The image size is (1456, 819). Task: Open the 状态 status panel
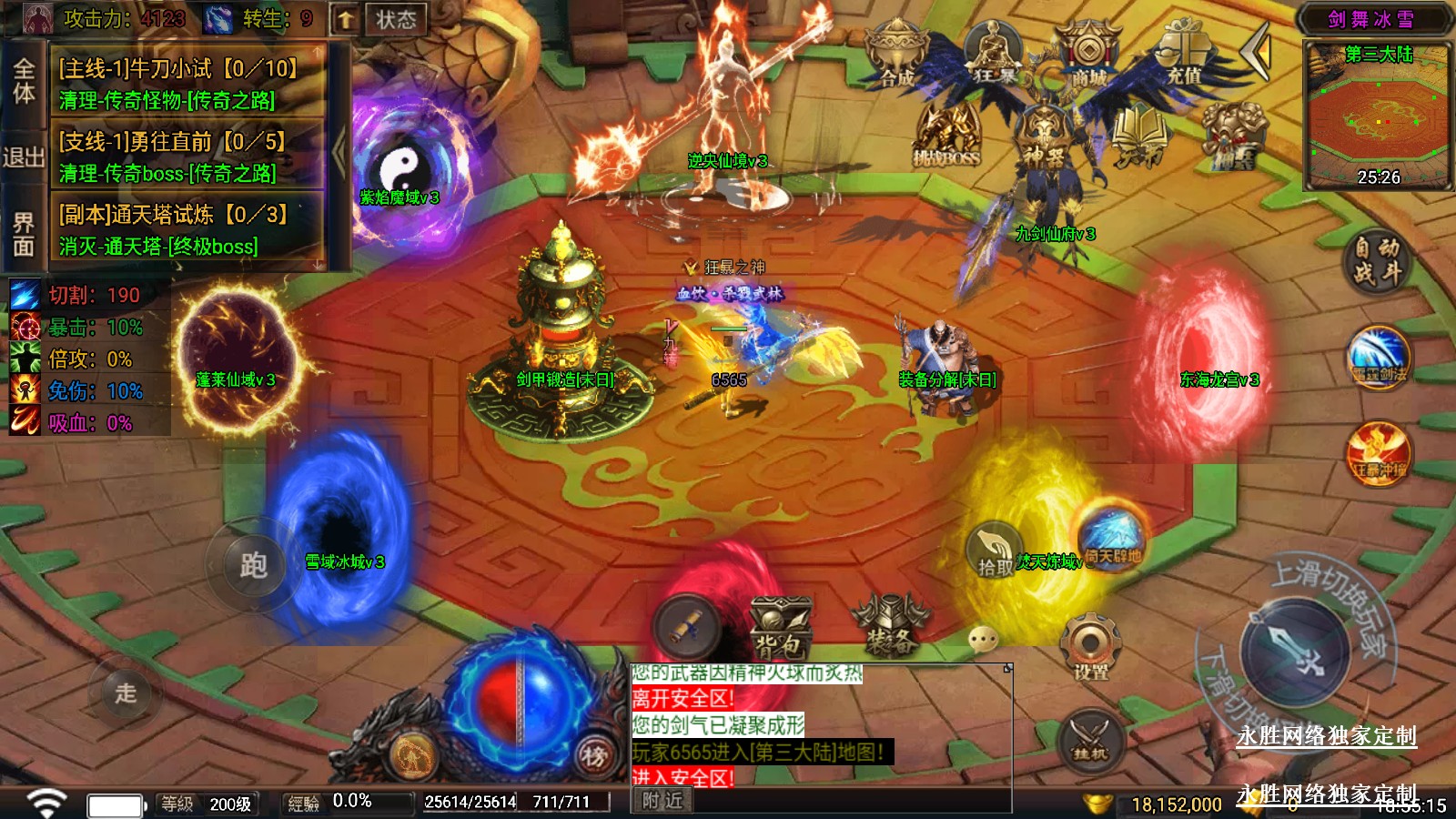(395, 19)
